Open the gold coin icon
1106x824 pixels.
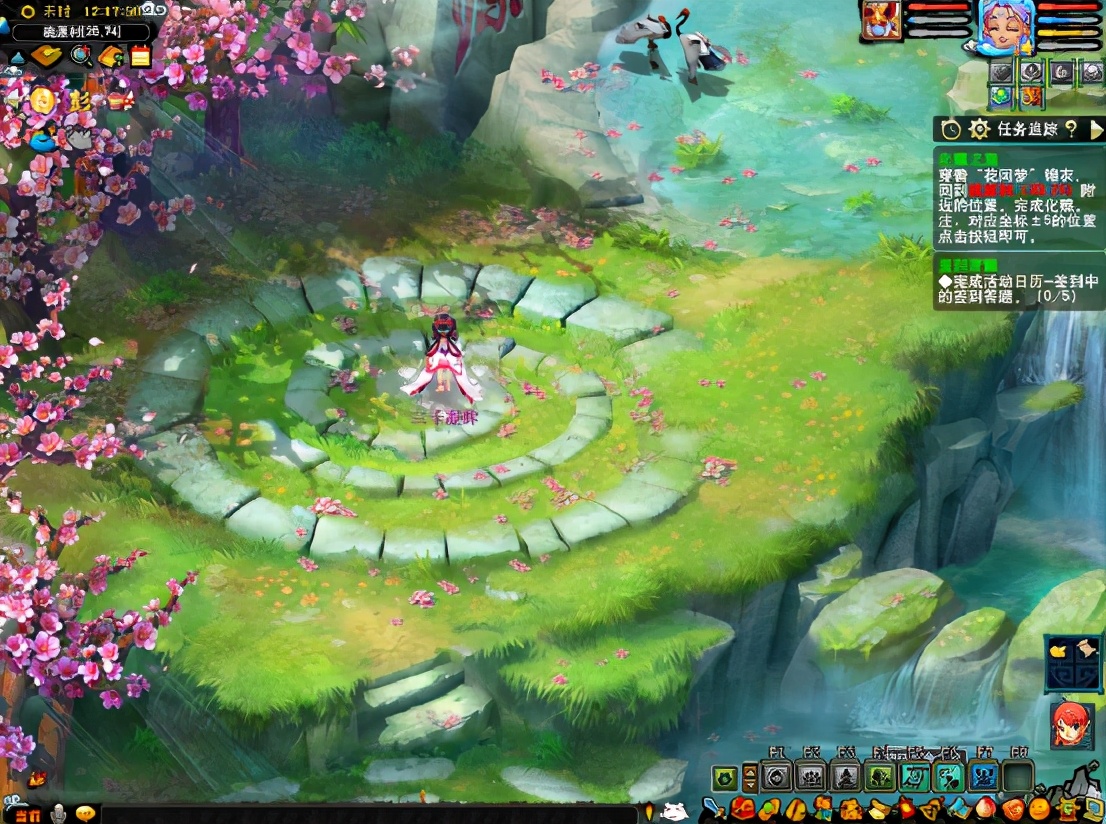41,100
